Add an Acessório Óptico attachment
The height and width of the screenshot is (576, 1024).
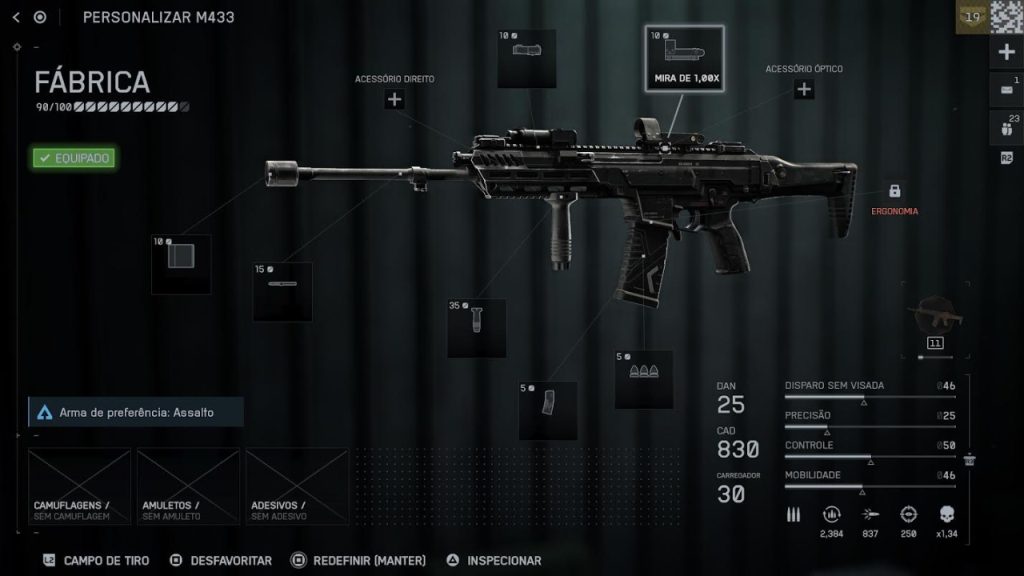pyautogui.click(x=803, y=89)
